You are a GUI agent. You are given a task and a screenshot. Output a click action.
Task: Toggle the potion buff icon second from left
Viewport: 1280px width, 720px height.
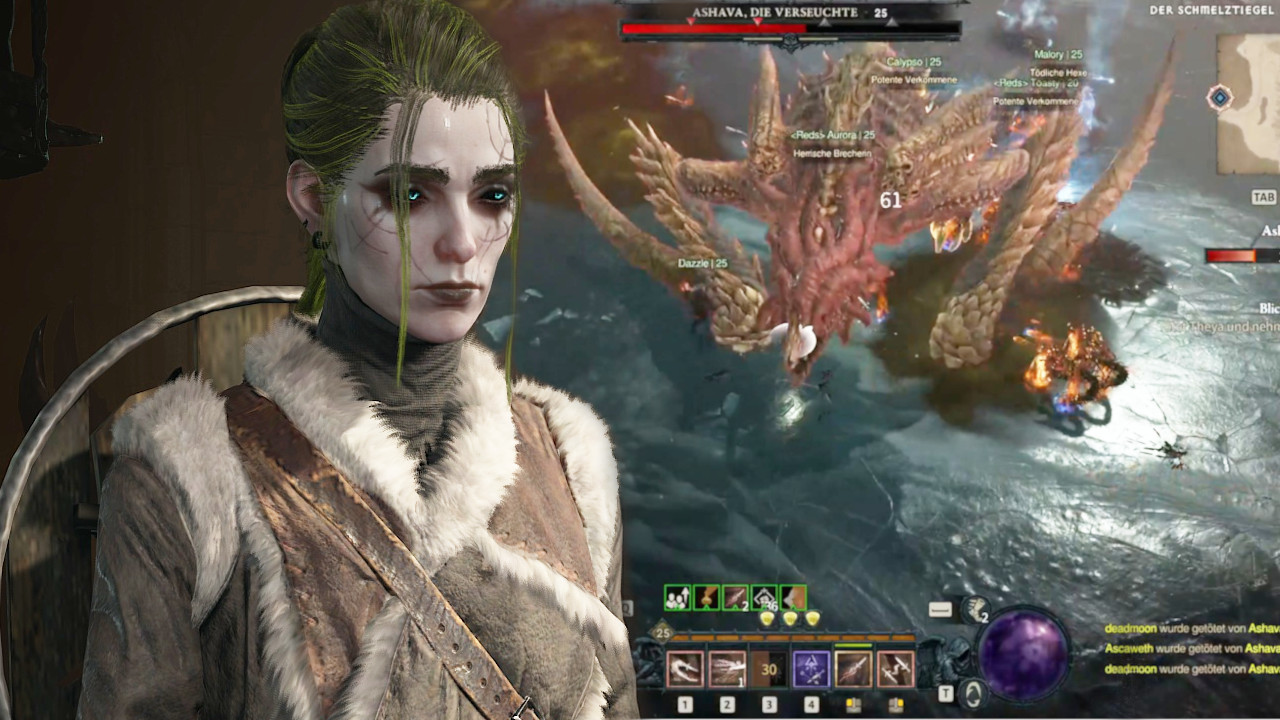(x=707, y=597)
